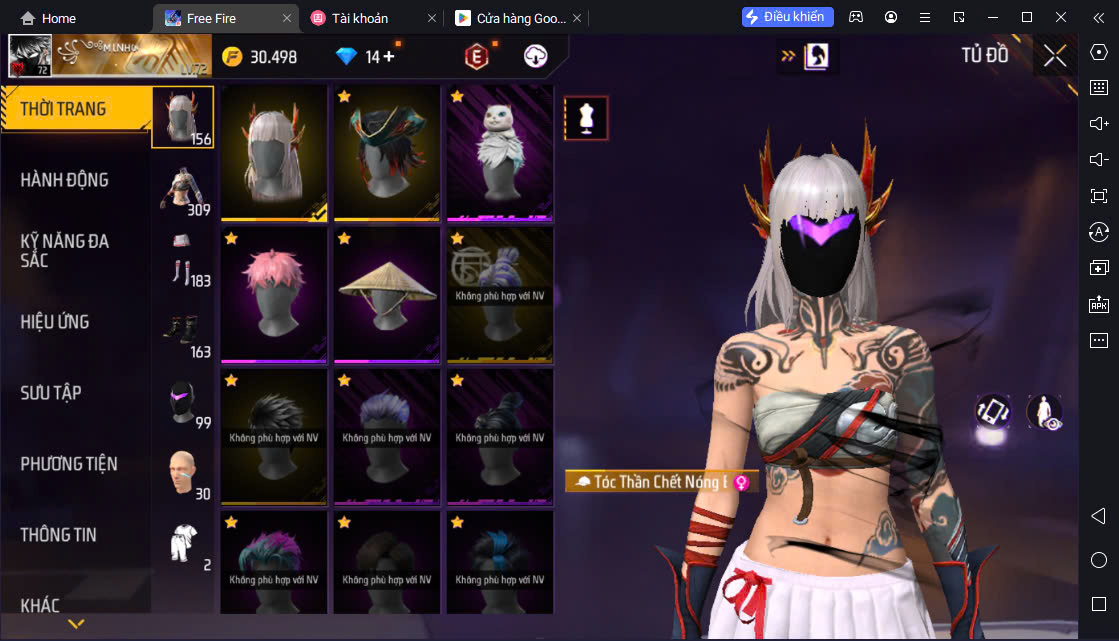Switch to the HÀNH ĐỘNG category
1119x641 pixels.
point(64,180)
